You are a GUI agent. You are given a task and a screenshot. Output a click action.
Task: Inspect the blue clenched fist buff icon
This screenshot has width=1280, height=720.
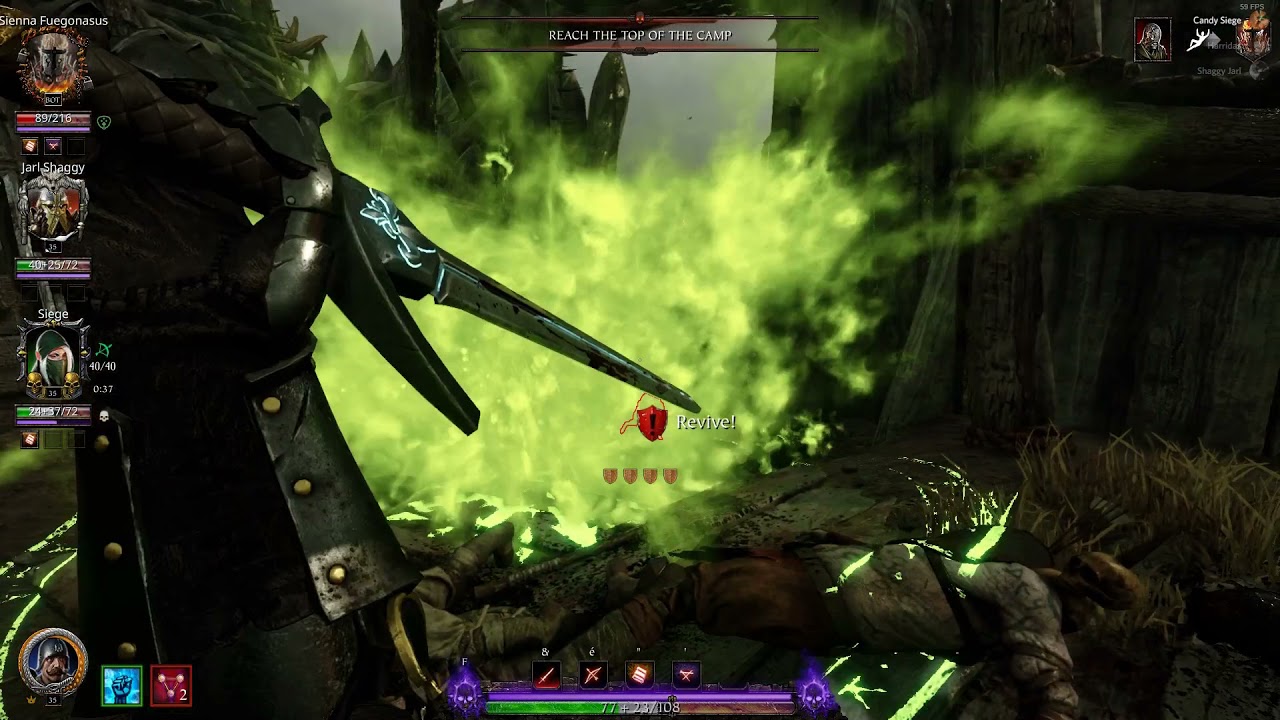pyautogui.click(x=122, y=686)
